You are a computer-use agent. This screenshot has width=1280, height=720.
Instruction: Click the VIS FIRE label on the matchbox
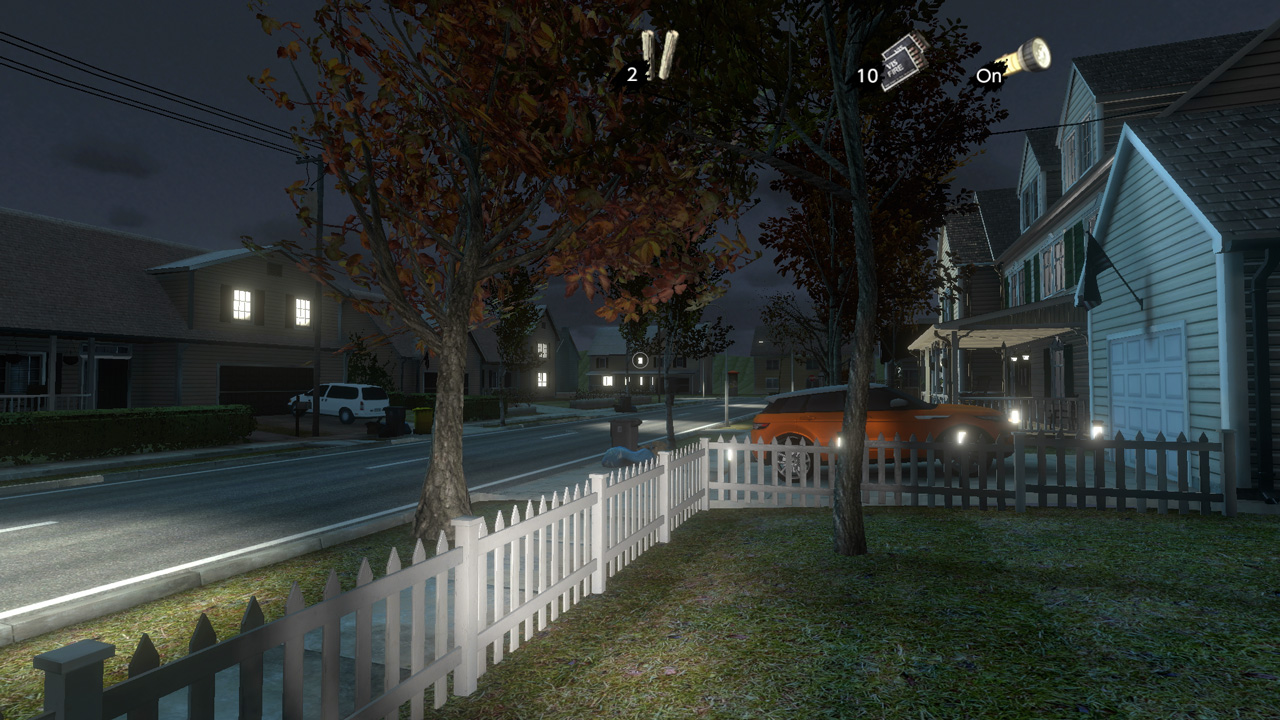(896, 68)
